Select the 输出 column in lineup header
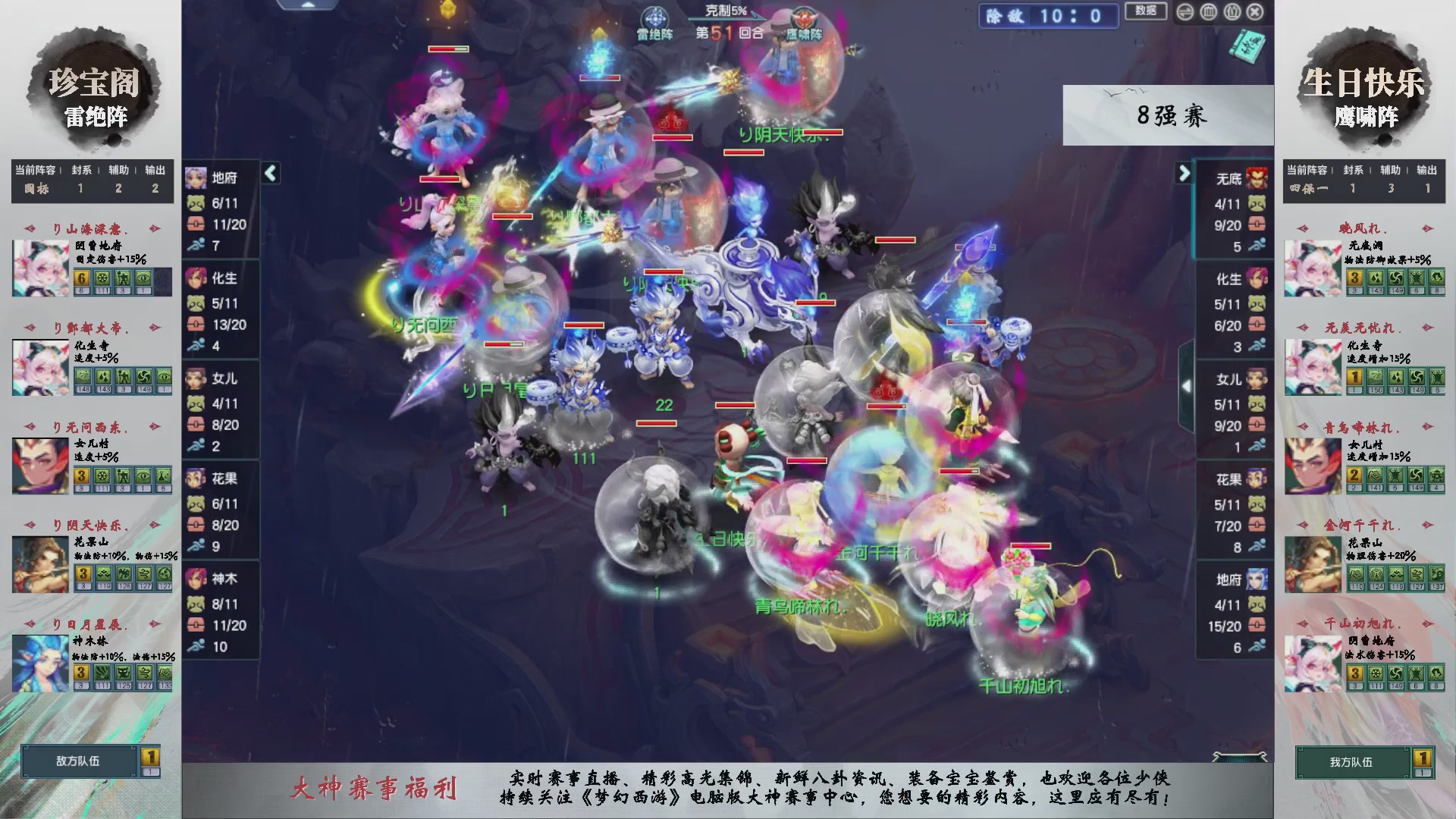The image size is (1456, 819). 153,170
